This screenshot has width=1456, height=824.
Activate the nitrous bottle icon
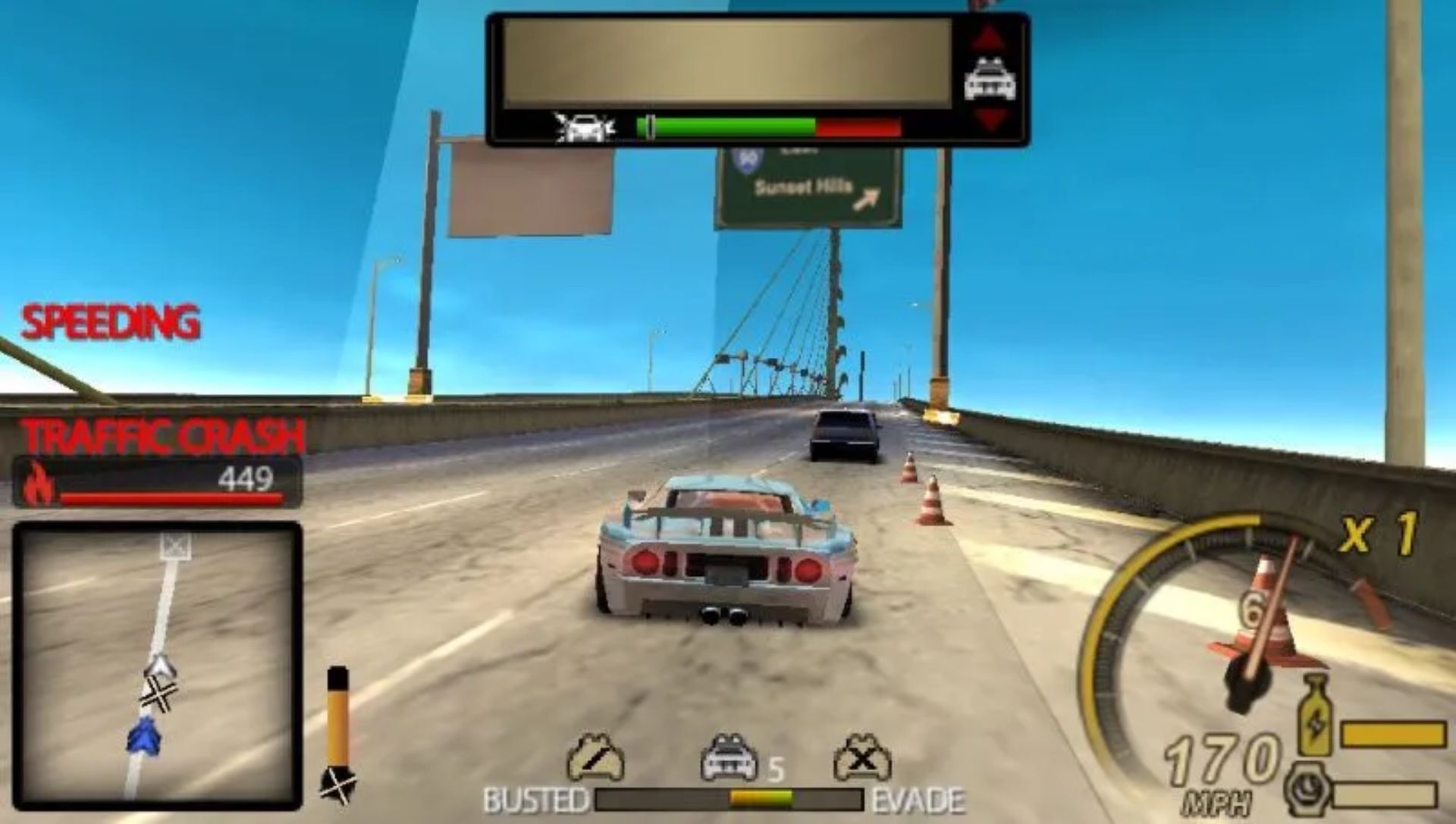(x=1316, y=716)
